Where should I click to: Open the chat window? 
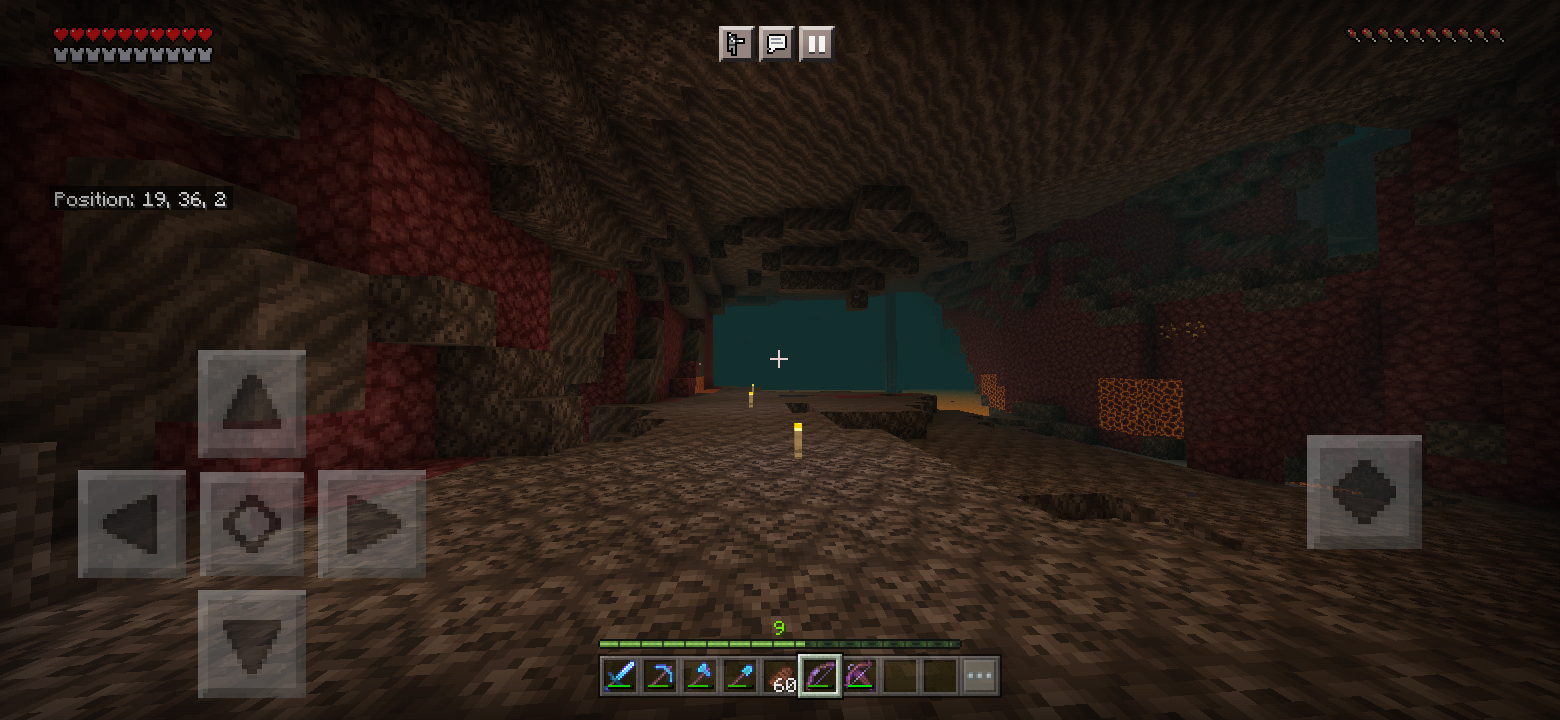coord(776,44)
